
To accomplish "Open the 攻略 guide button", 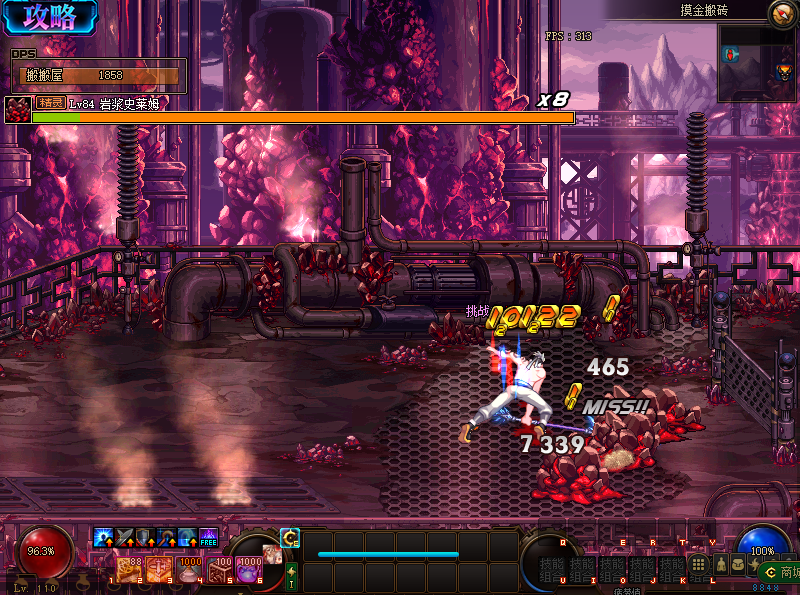I will click(x=48, y=17).
